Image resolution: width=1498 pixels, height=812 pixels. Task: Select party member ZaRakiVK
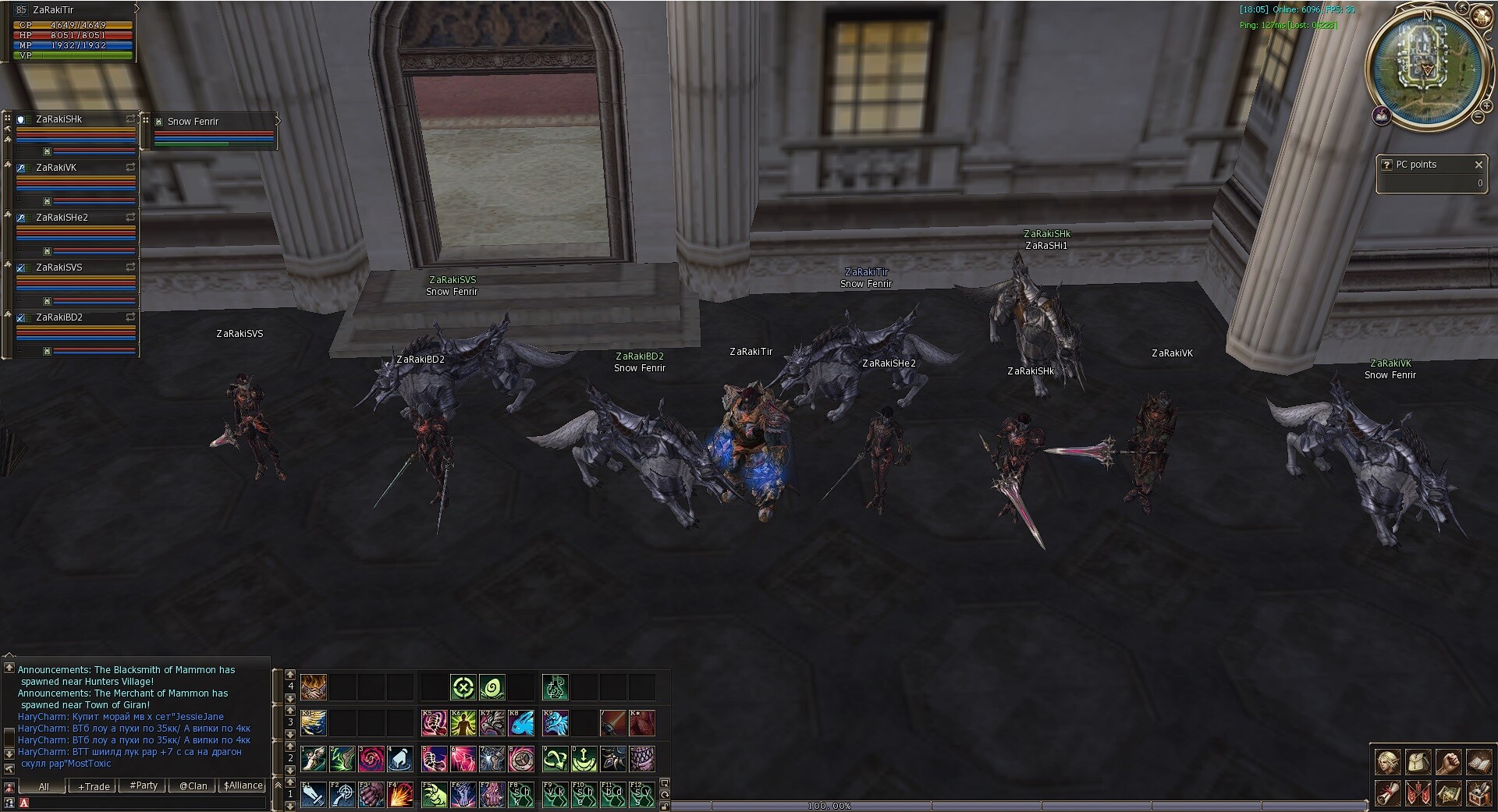[56, 168]
